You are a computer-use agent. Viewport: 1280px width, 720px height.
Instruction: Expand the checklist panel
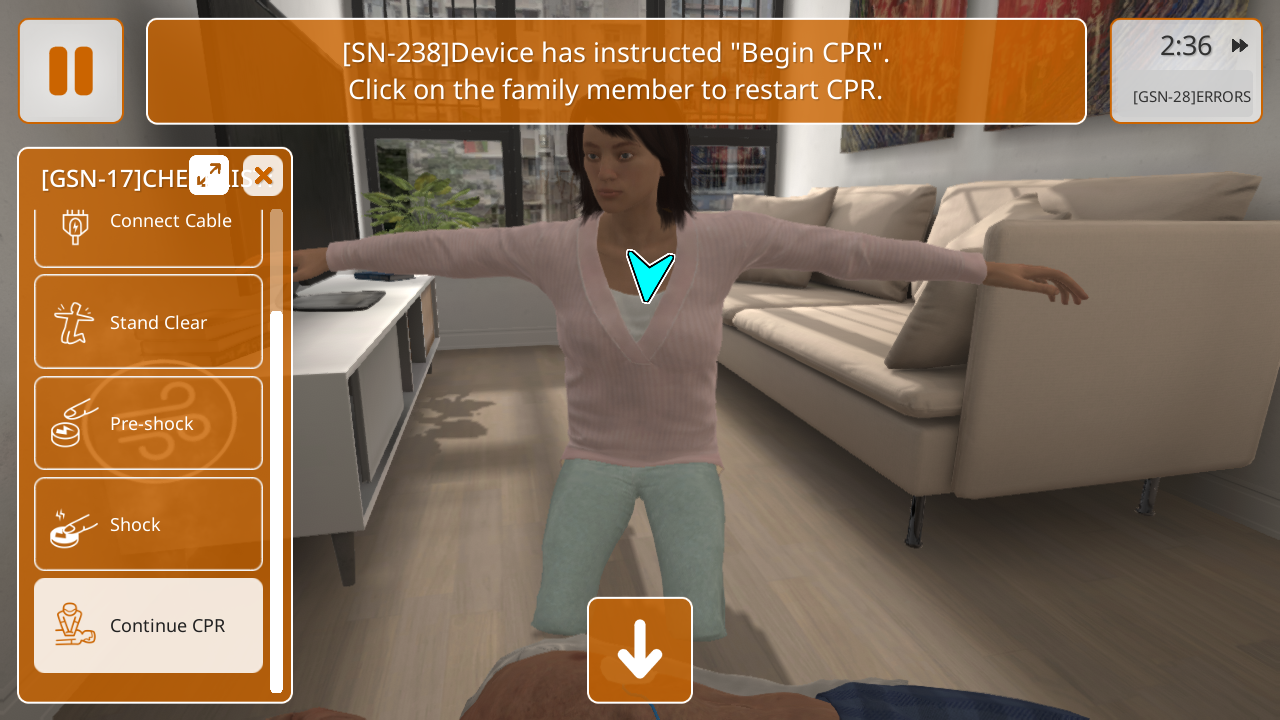click(x=209, y=175)
